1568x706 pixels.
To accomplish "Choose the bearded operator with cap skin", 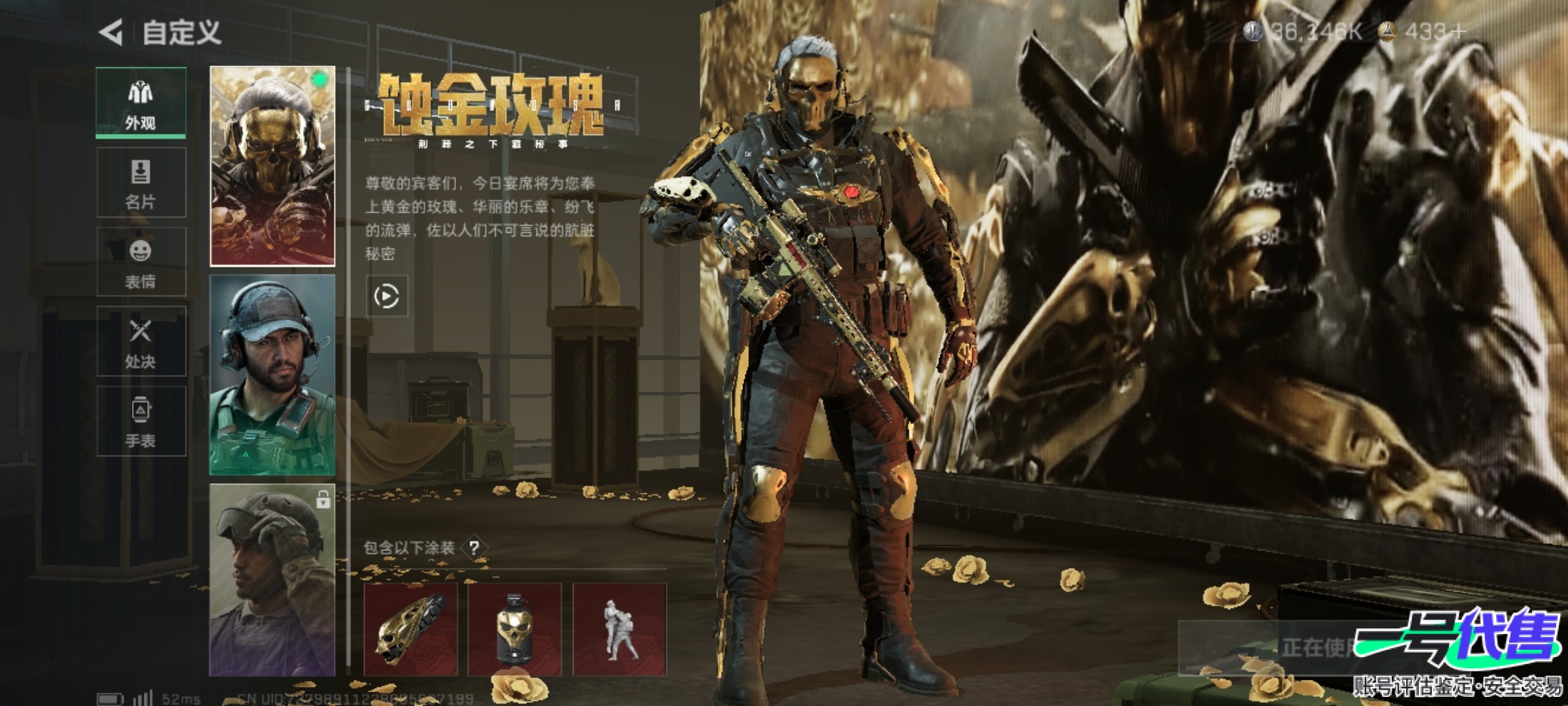I will (x=272, y=375).
